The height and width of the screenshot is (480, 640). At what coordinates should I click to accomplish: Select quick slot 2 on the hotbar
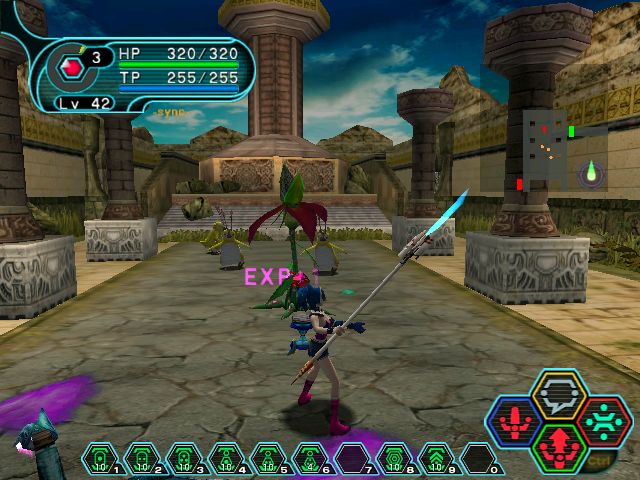142,459
